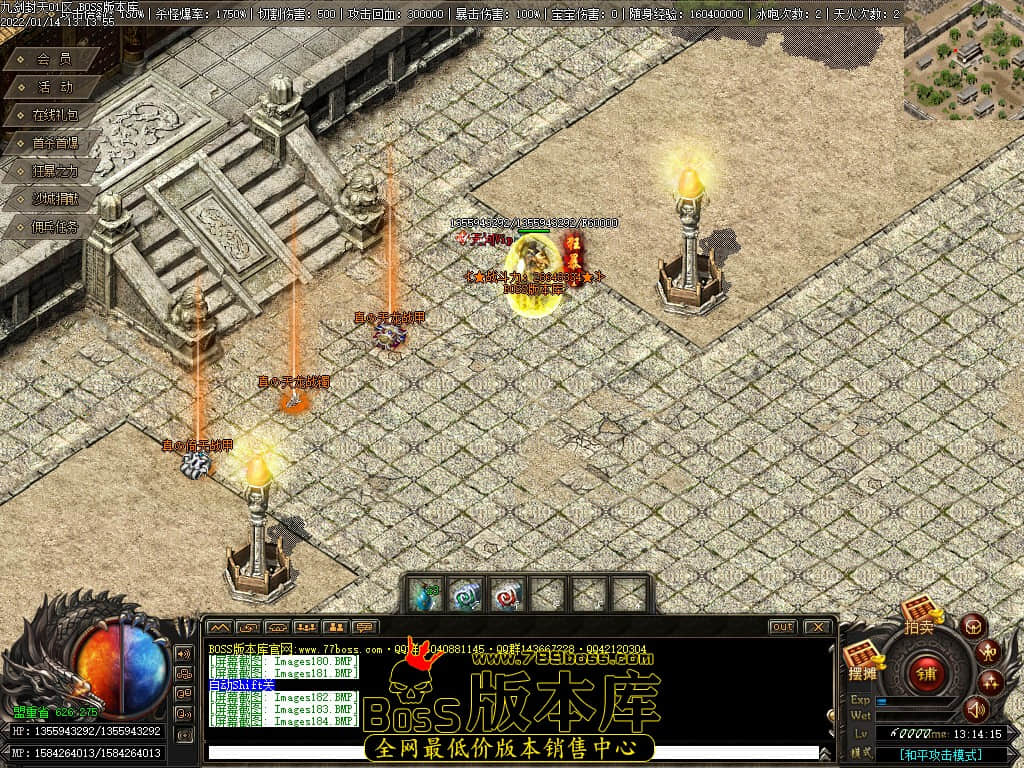Select the 狂暴之力 menu entry
The image size is (1024, 768).
pyautogui.click(x=53, y=171)
